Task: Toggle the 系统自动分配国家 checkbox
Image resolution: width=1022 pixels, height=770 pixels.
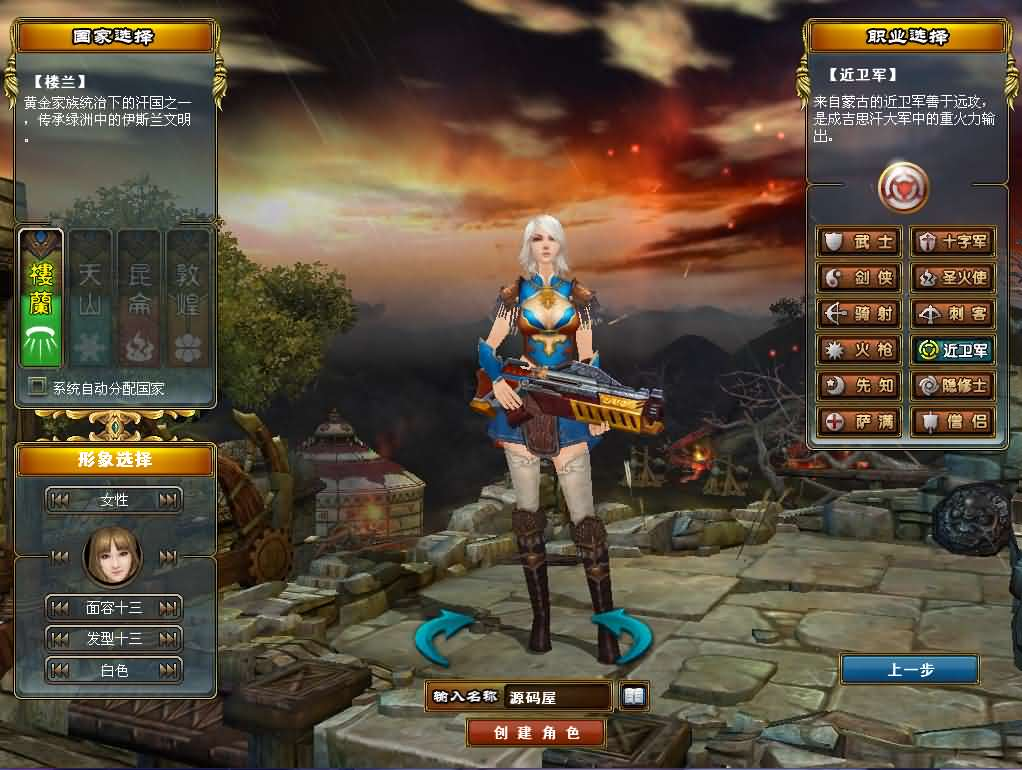Action: point(38,387)
